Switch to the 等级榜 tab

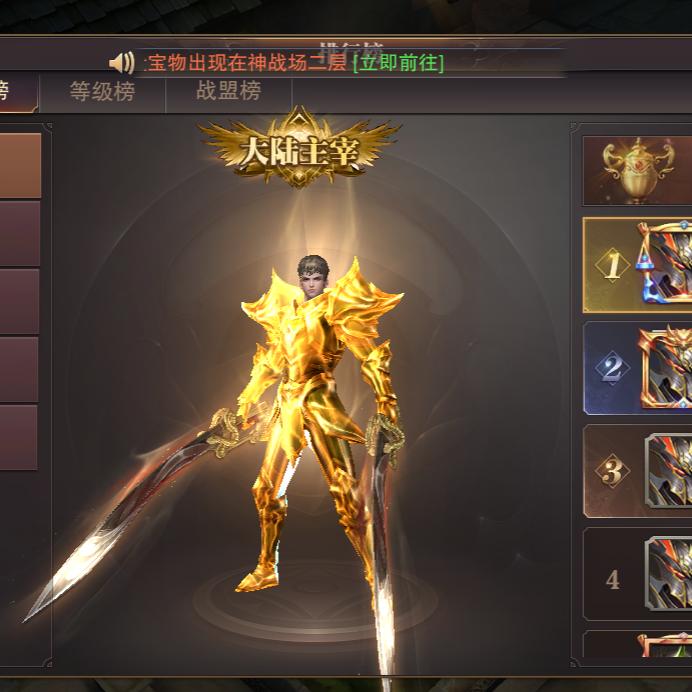(102, 92)
